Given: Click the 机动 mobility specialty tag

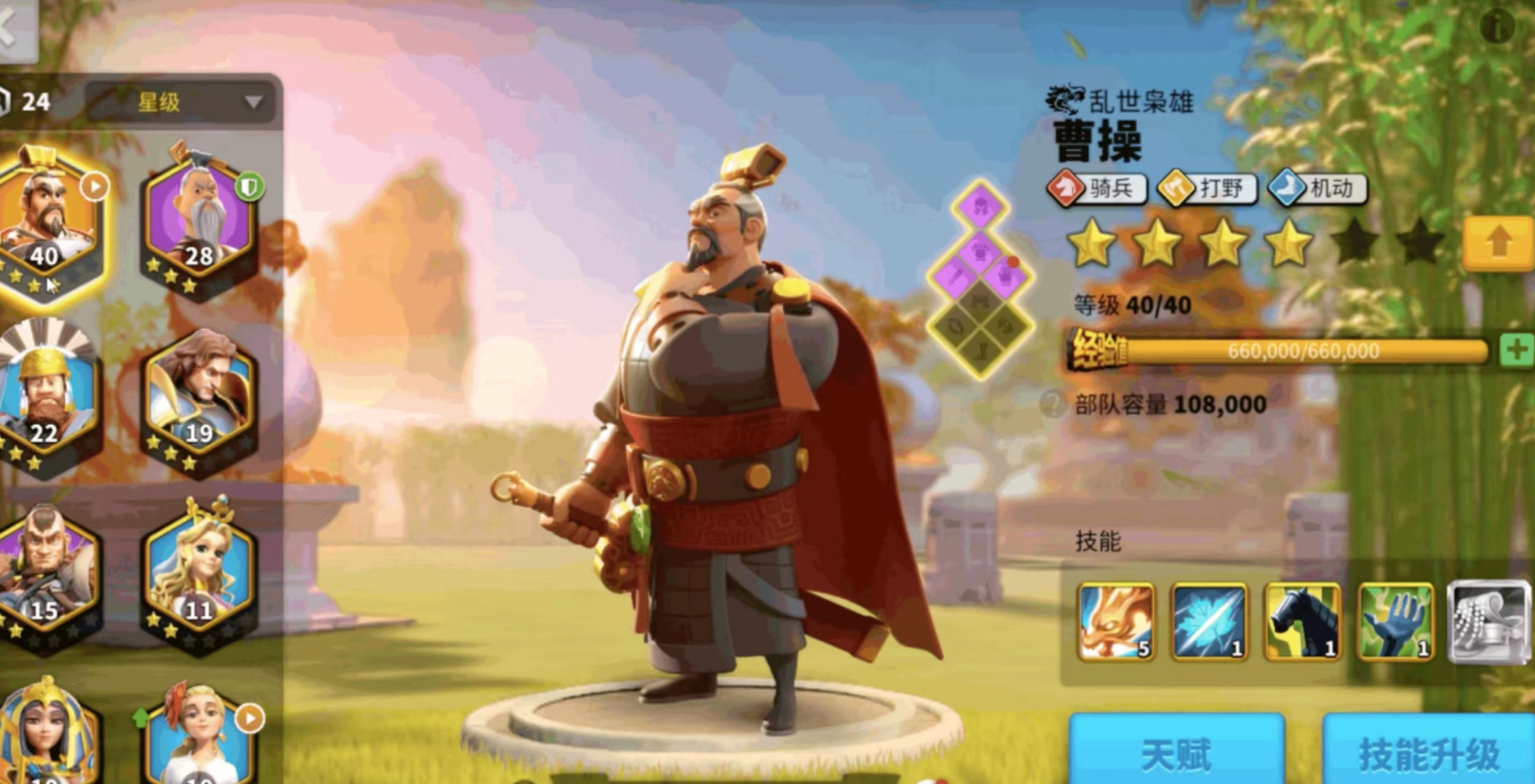Looking at the screenshot, I should [x=1318, y=189].
